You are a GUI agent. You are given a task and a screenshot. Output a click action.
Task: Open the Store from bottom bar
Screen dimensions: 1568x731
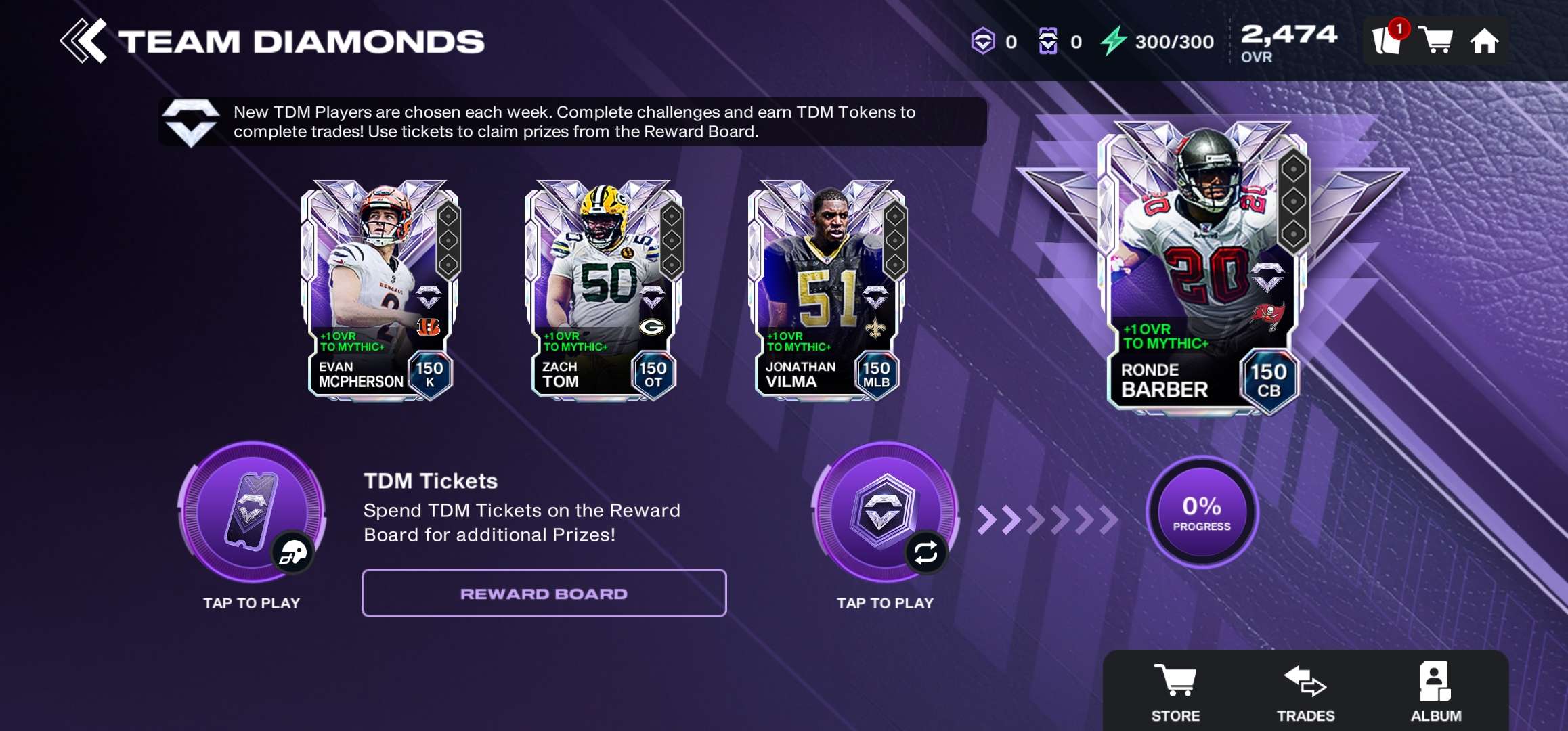point(1175,692)
